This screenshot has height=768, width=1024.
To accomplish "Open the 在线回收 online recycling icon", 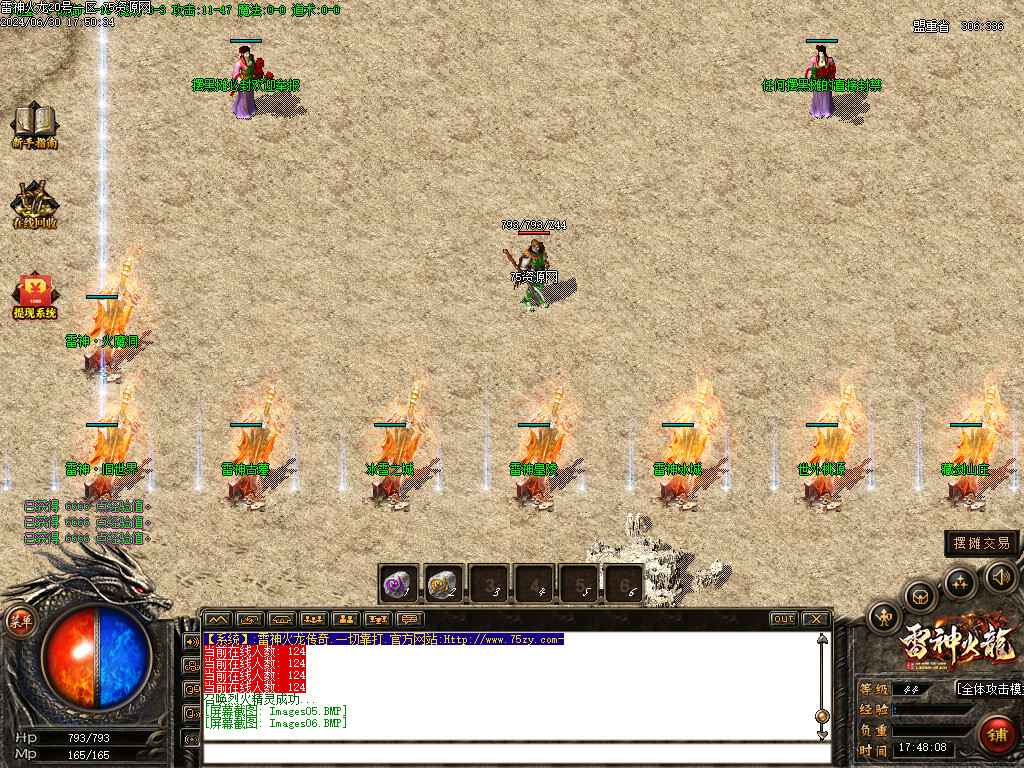I will pyautogui.click(x=35, y=203).
